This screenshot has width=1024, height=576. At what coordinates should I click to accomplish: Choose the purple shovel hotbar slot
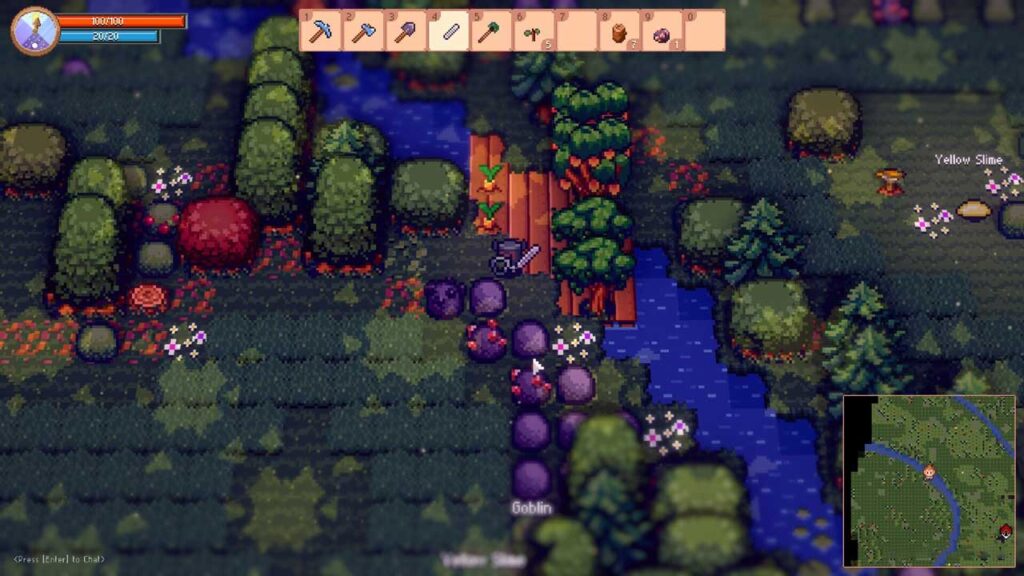click(x=406, y=31)
